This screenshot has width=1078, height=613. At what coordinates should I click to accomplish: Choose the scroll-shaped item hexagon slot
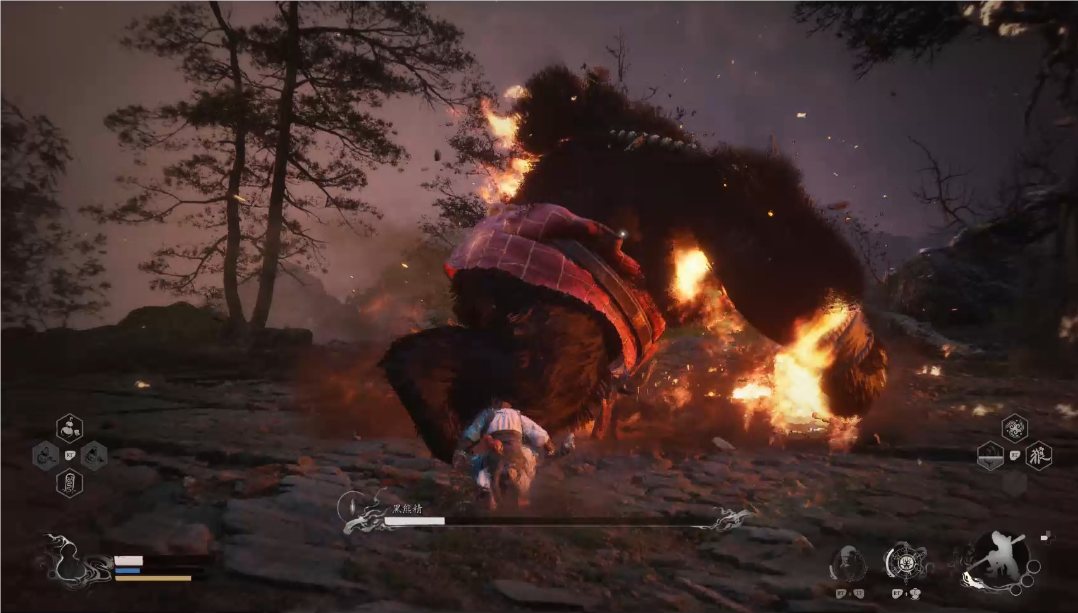coord(69,483)
